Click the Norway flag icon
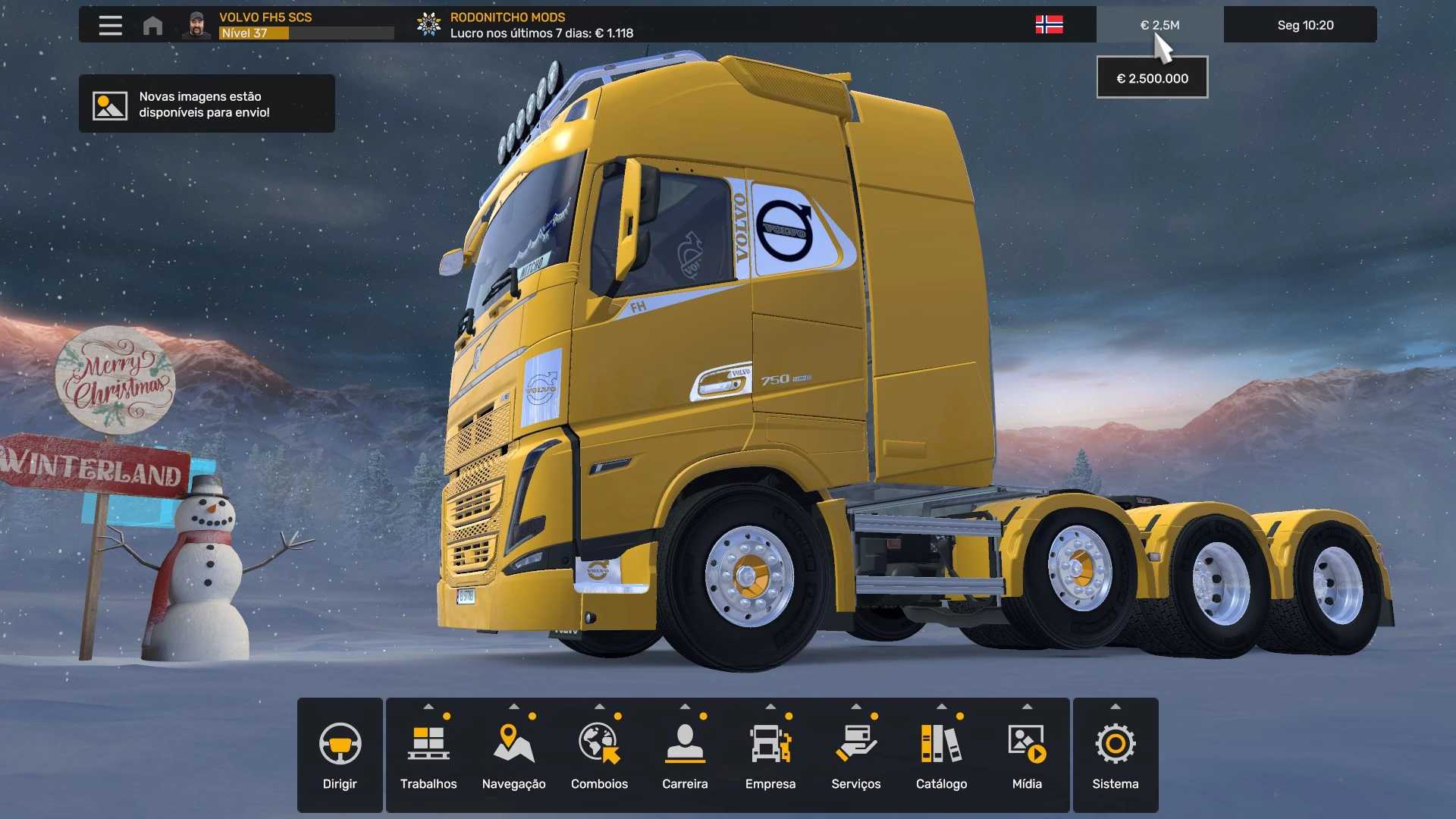The height and width of the screenshot is (819, 1456). [1049, 25]
